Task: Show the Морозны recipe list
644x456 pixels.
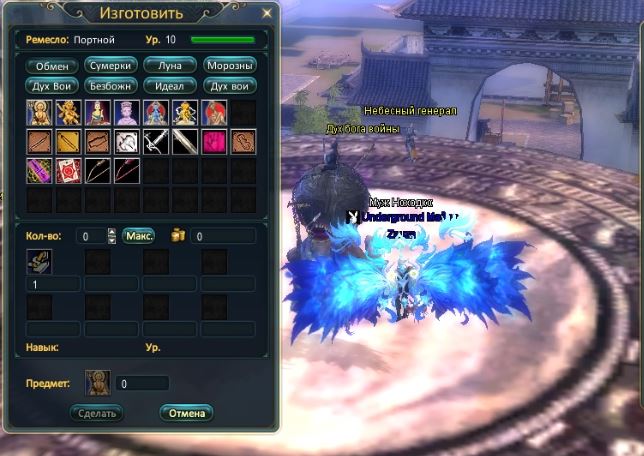Action: (229, 65)
